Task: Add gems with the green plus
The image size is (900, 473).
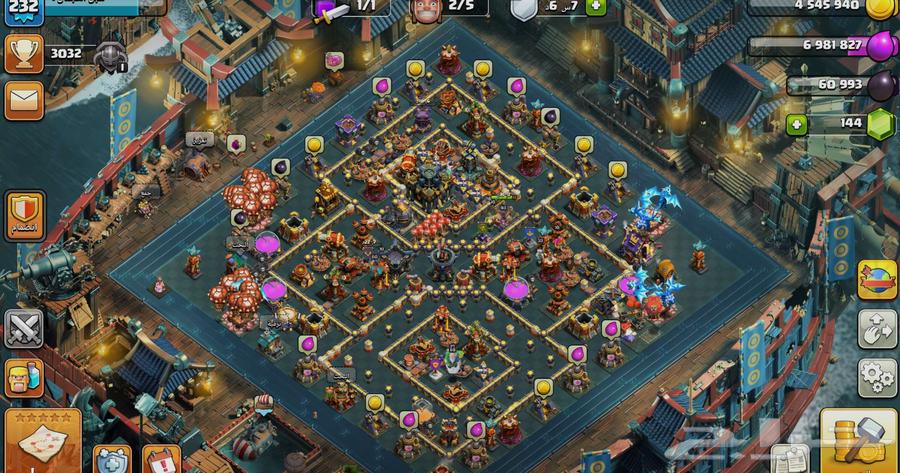Action: [796, 125]
